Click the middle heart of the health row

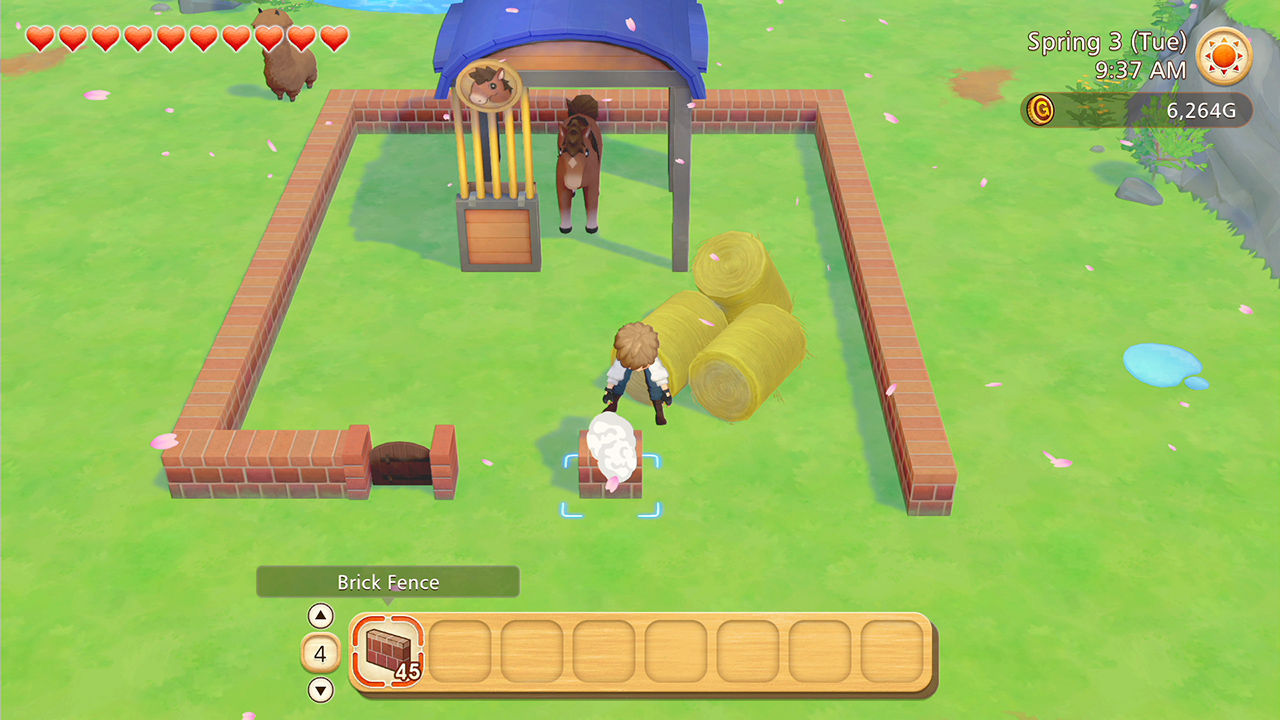tap(186, 39)
